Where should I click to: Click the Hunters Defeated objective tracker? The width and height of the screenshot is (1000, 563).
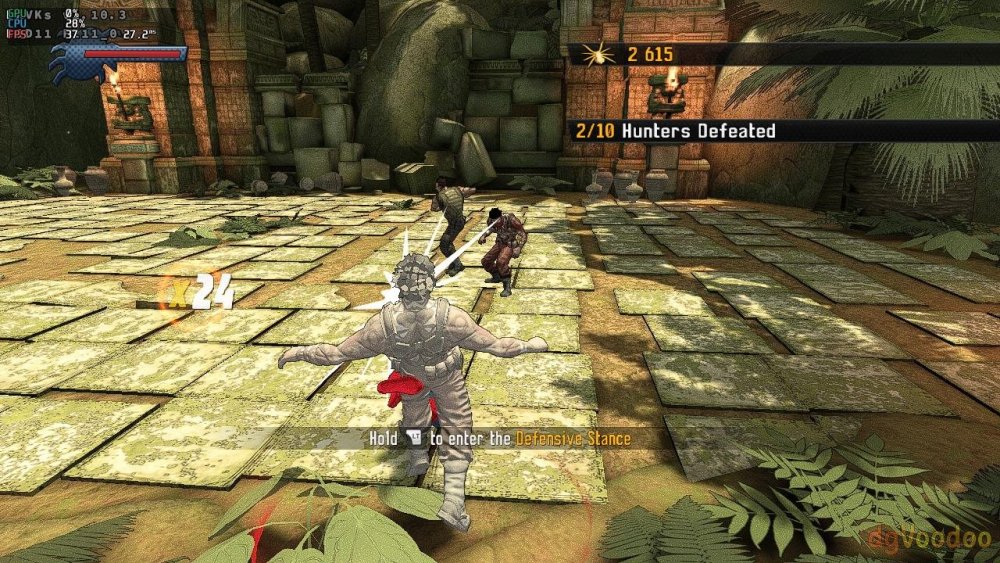pyautogui.click(x=674, y=130)
